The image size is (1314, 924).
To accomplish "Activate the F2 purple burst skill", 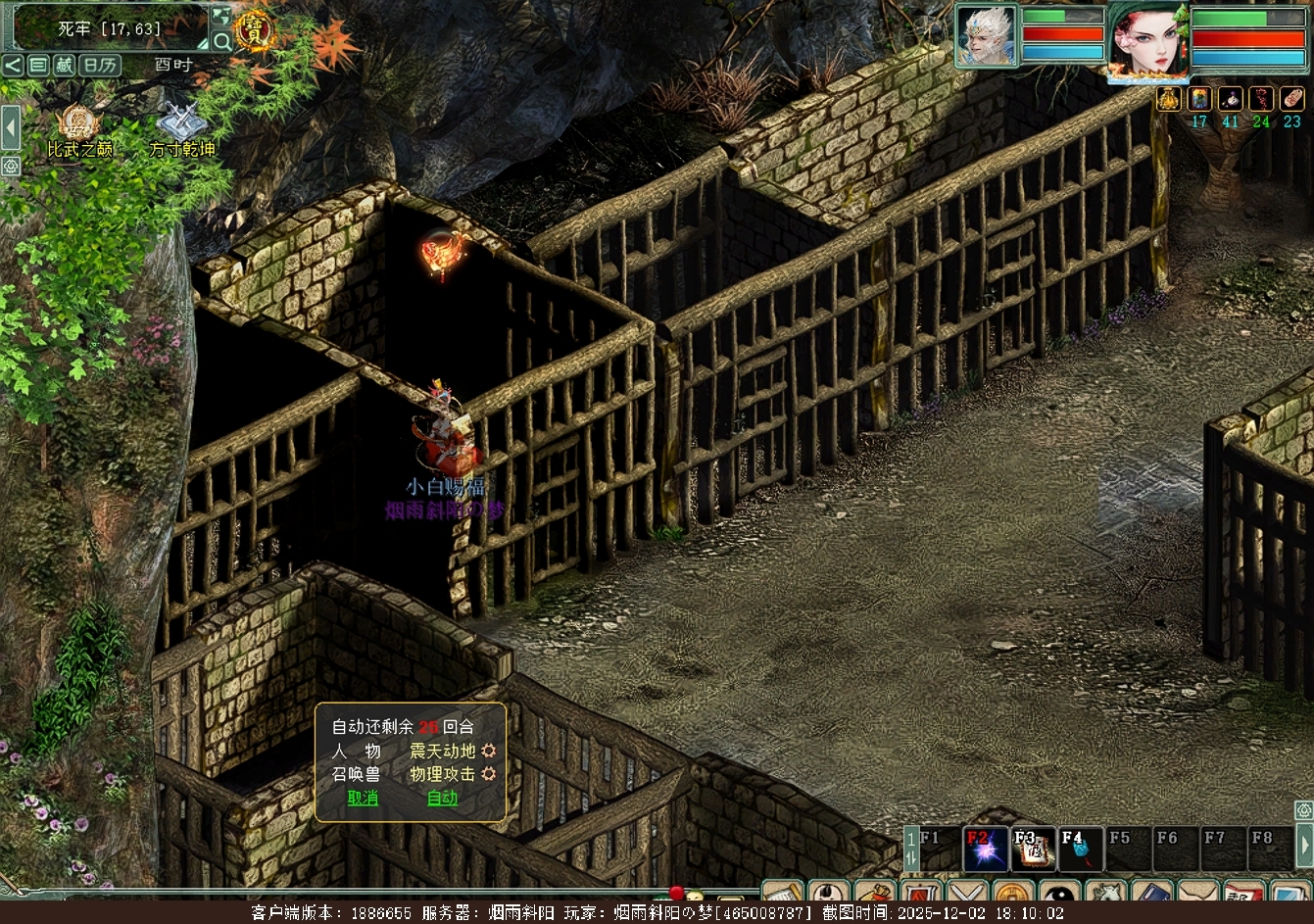I will 986,850.
